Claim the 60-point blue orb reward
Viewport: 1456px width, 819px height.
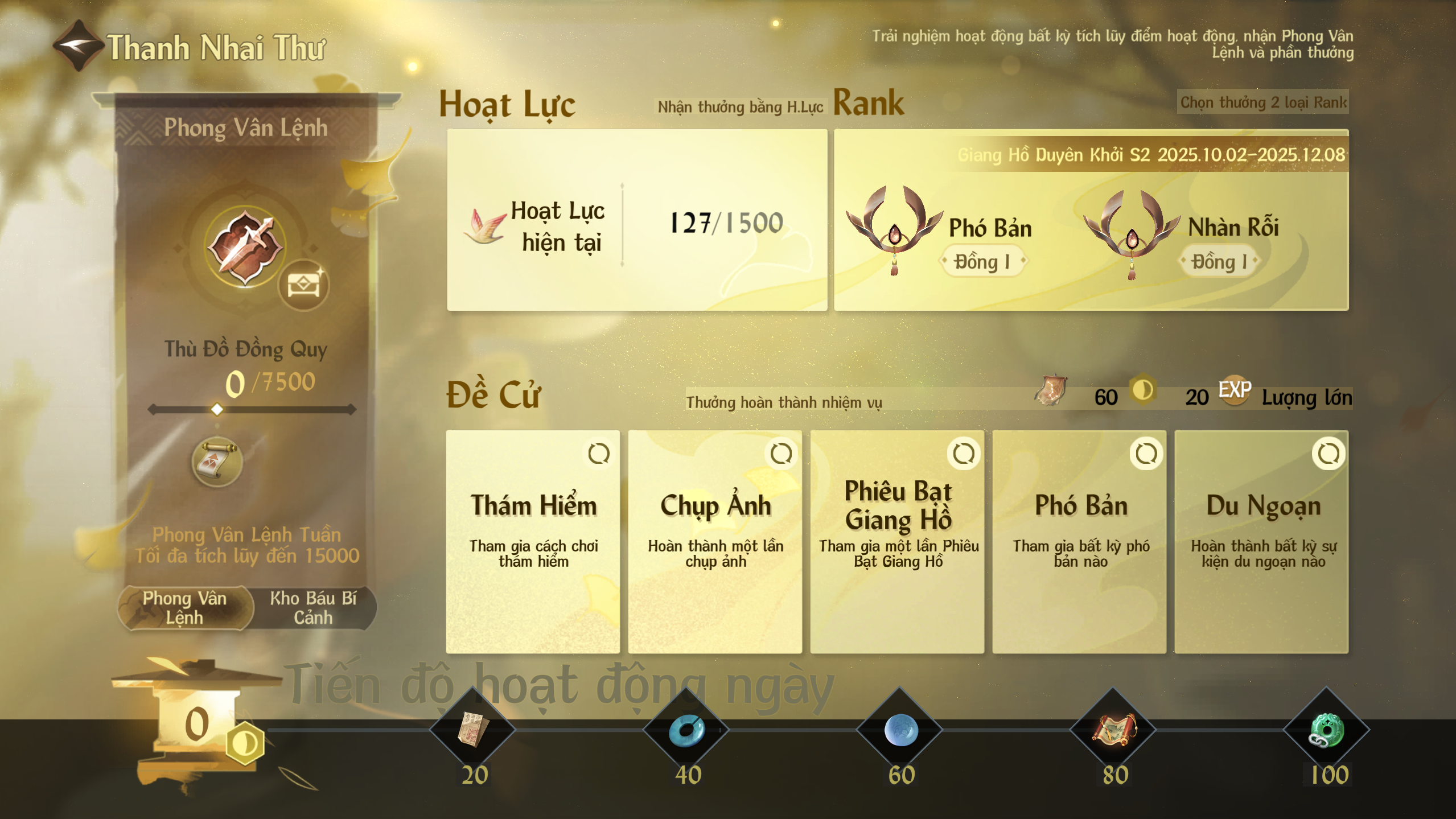pyautogui.click(x=900, y=729)
